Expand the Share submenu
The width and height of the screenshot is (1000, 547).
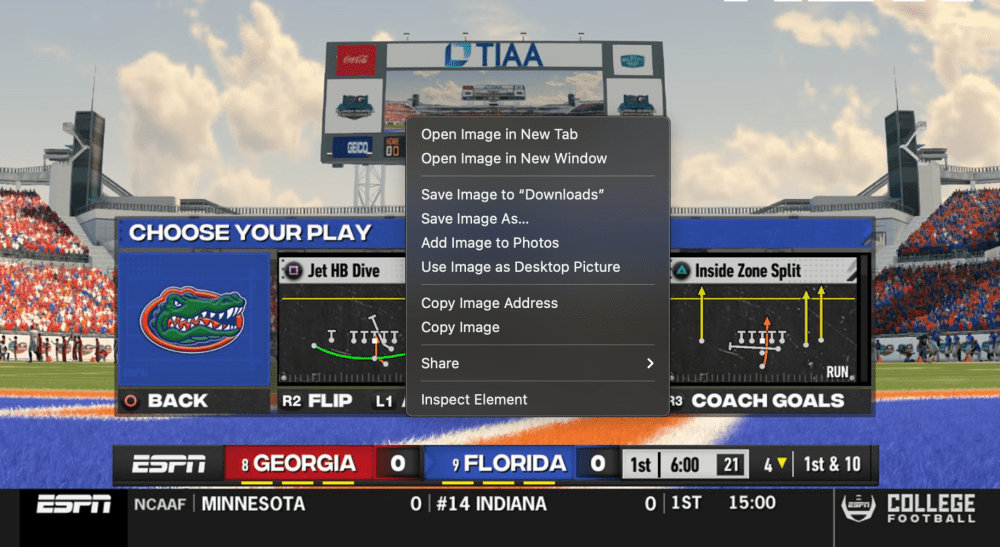click(537, 363)
